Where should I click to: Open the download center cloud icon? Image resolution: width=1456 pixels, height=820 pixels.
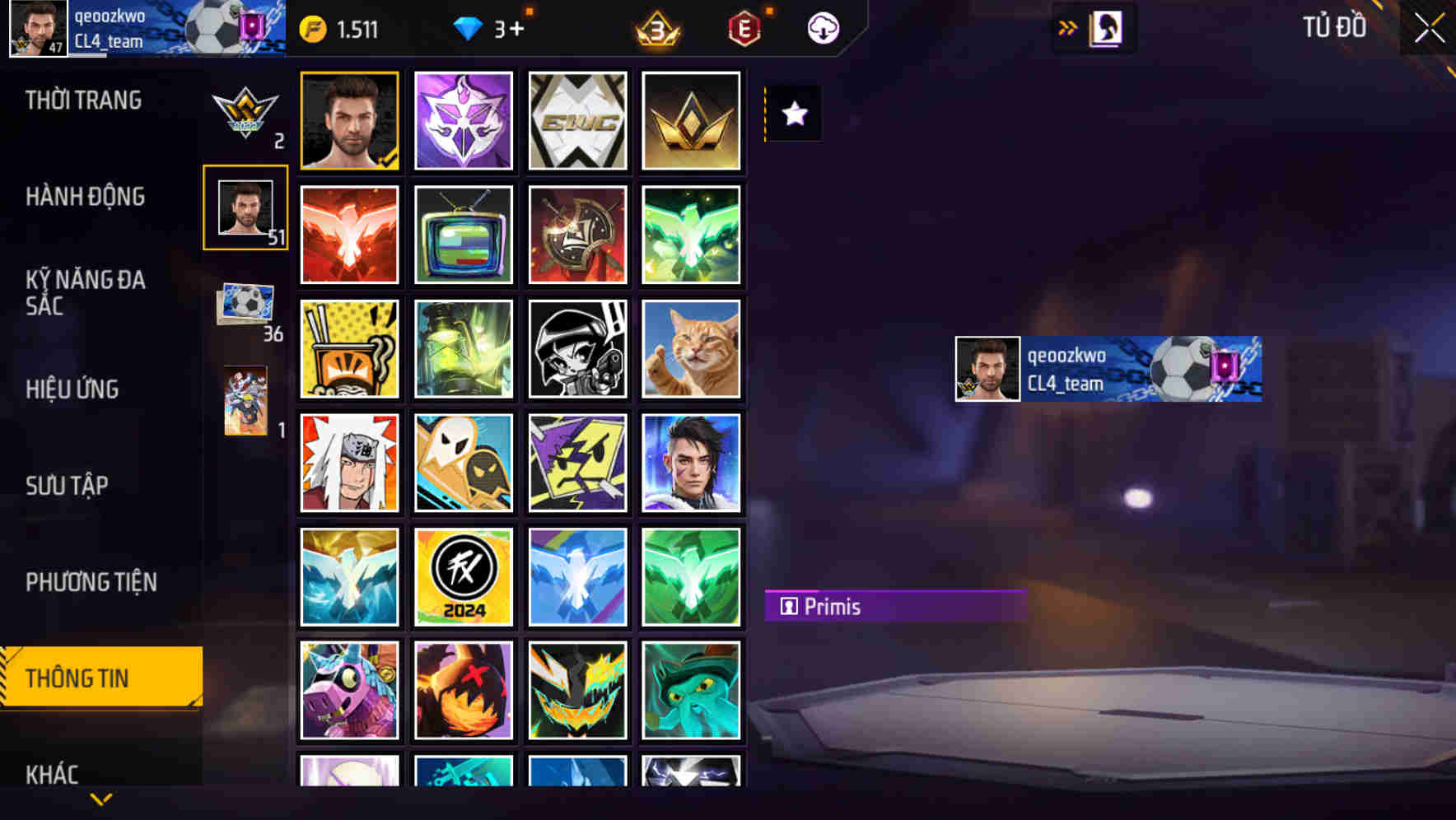(x=821, y=27)
